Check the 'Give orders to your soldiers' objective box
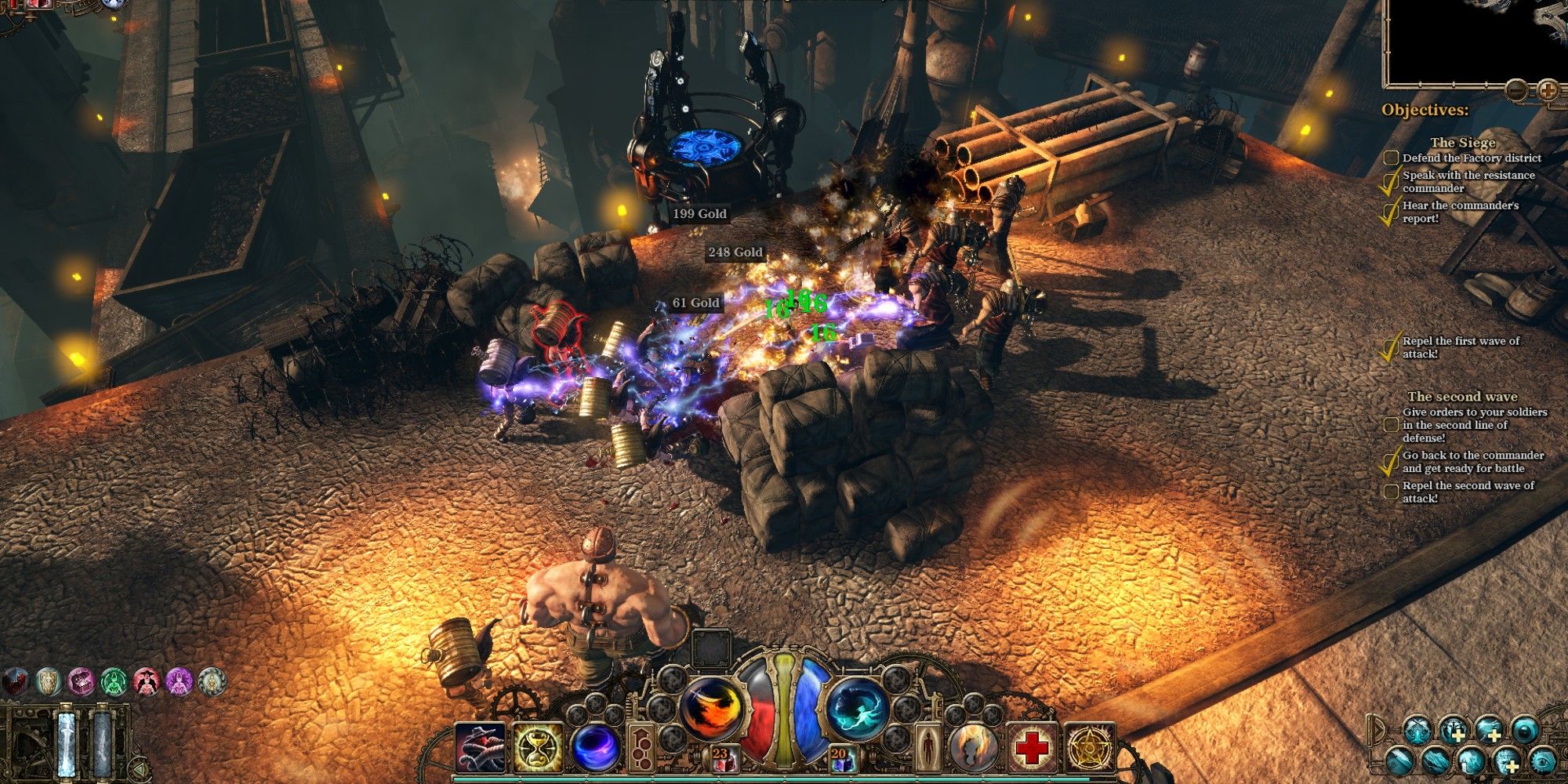 (1391, 426)
